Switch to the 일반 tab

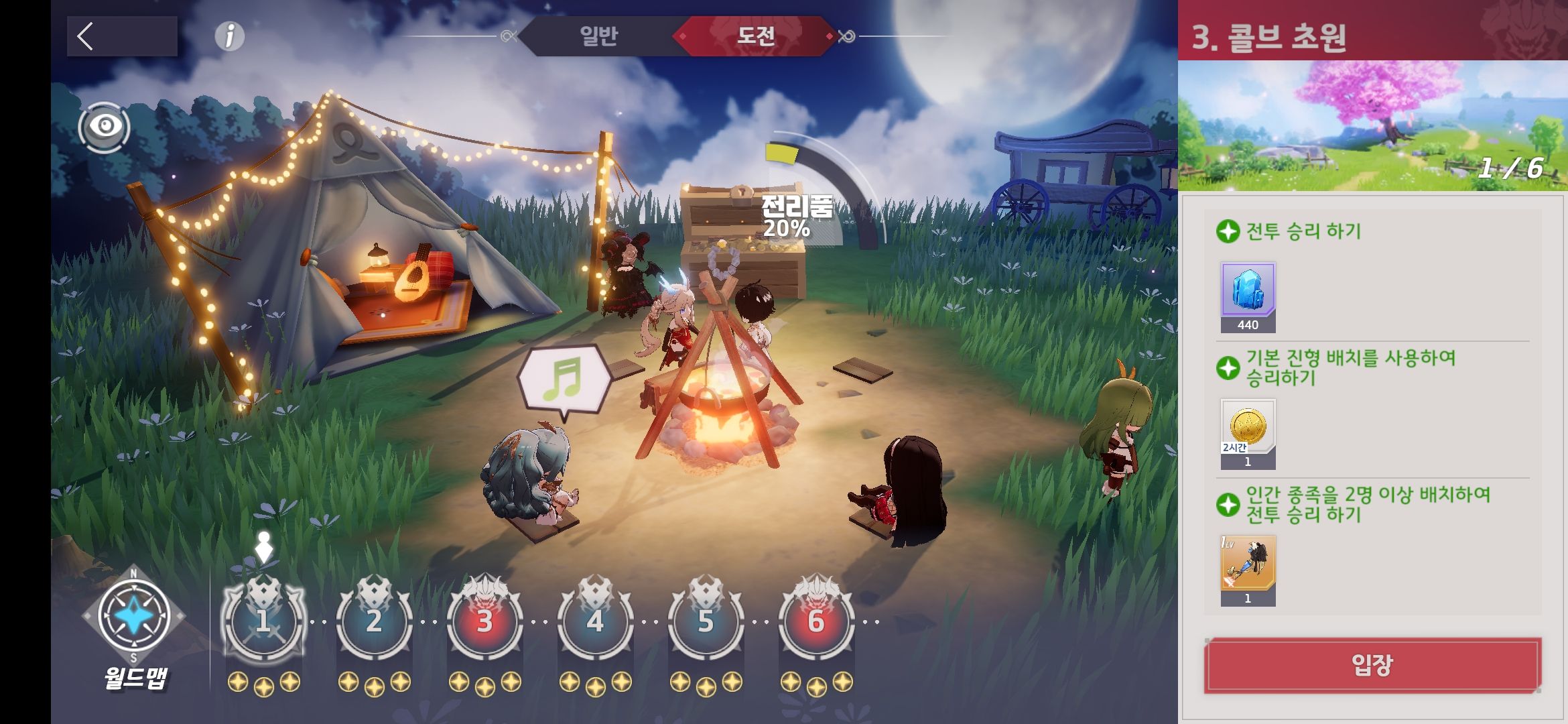pos(598,36)
